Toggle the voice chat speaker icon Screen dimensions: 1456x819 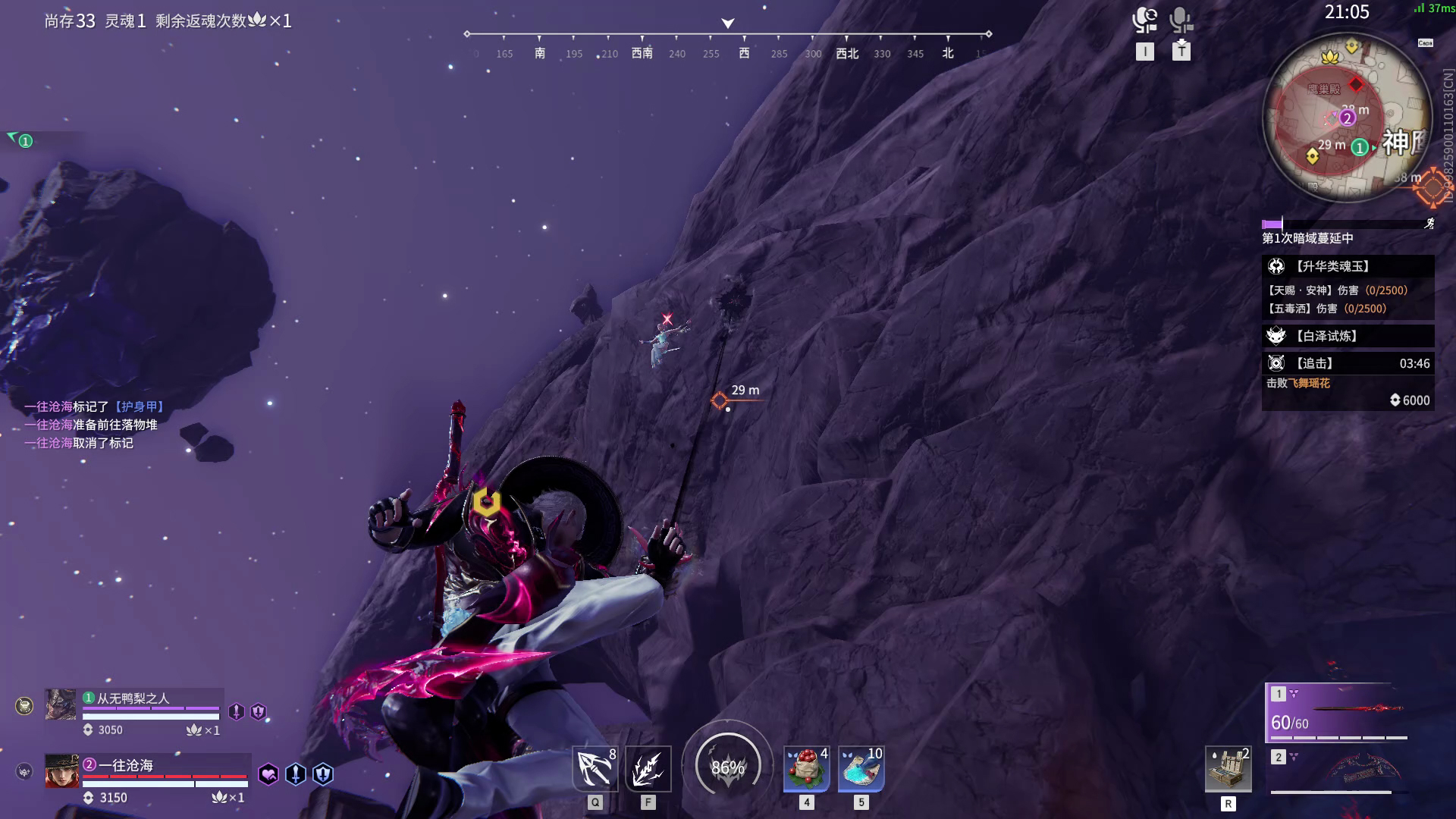1144,20
